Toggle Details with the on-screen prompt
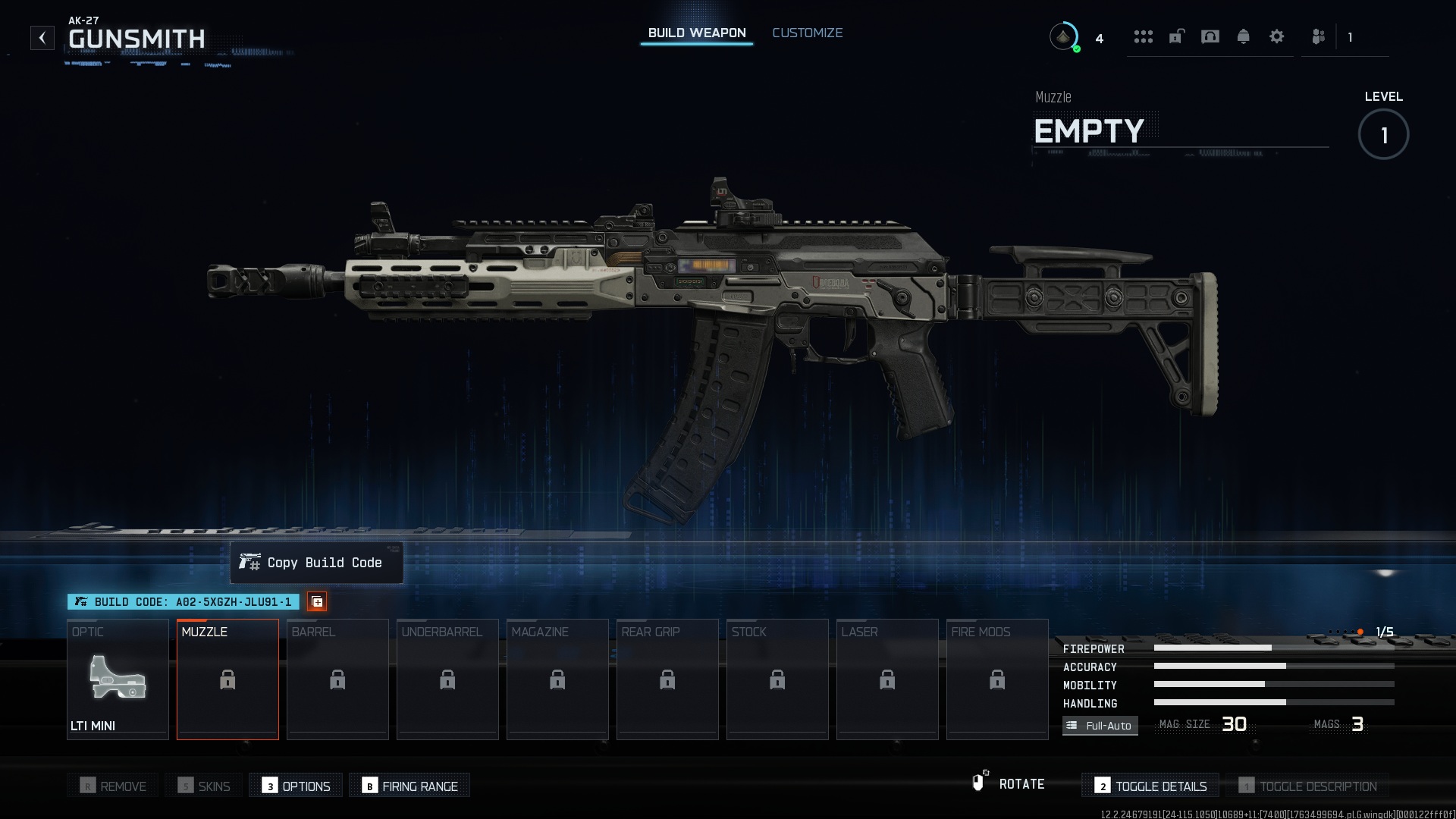 [x=1150, y=786]
